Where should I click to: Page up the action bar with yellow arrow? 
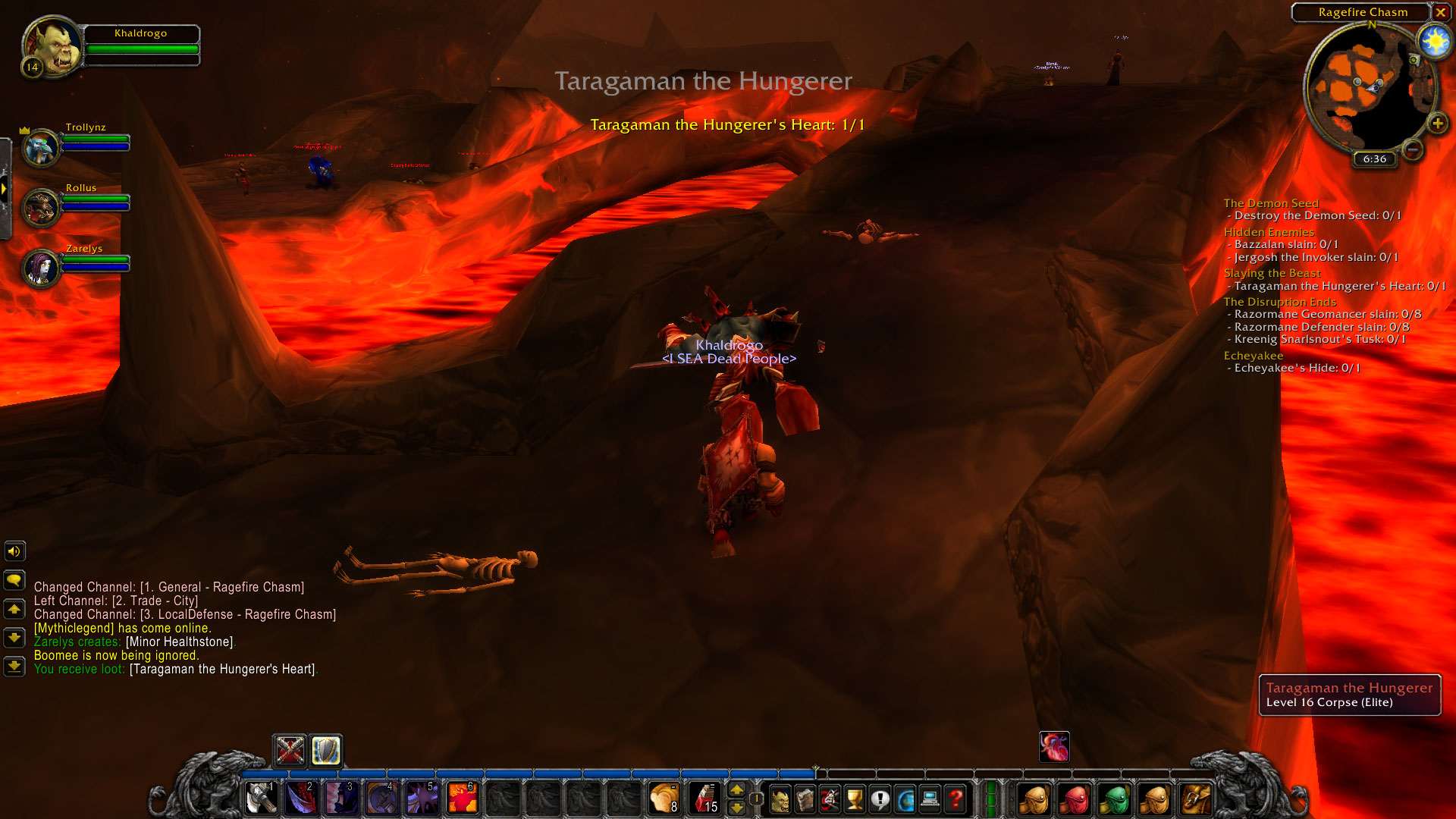[737, 790]
